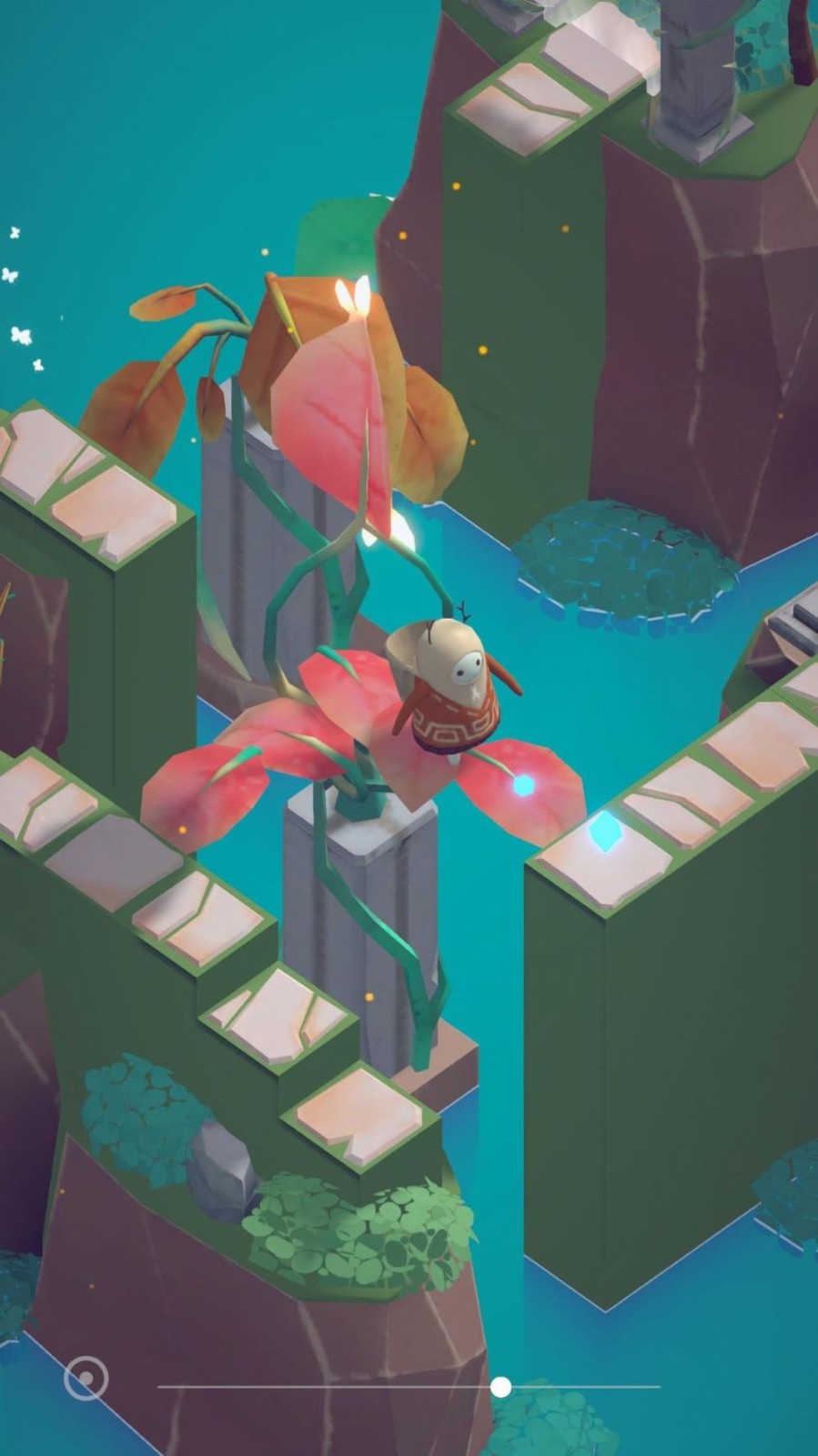
Task: Click the white slider handle on the bar
Action: (x=500, y=1386)
